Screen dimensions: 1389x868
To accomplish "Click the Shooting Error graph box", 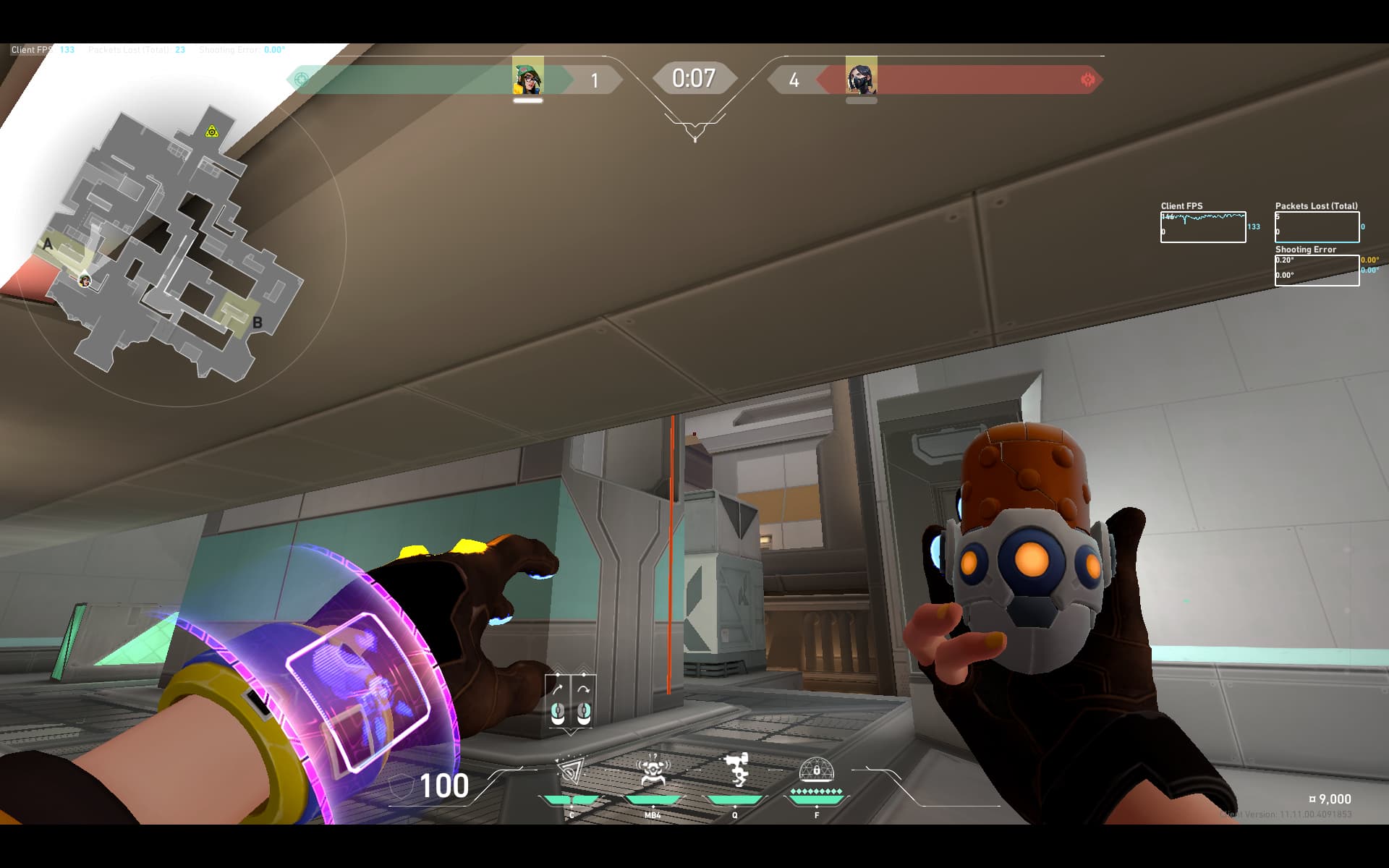I will coord(1317,271).
